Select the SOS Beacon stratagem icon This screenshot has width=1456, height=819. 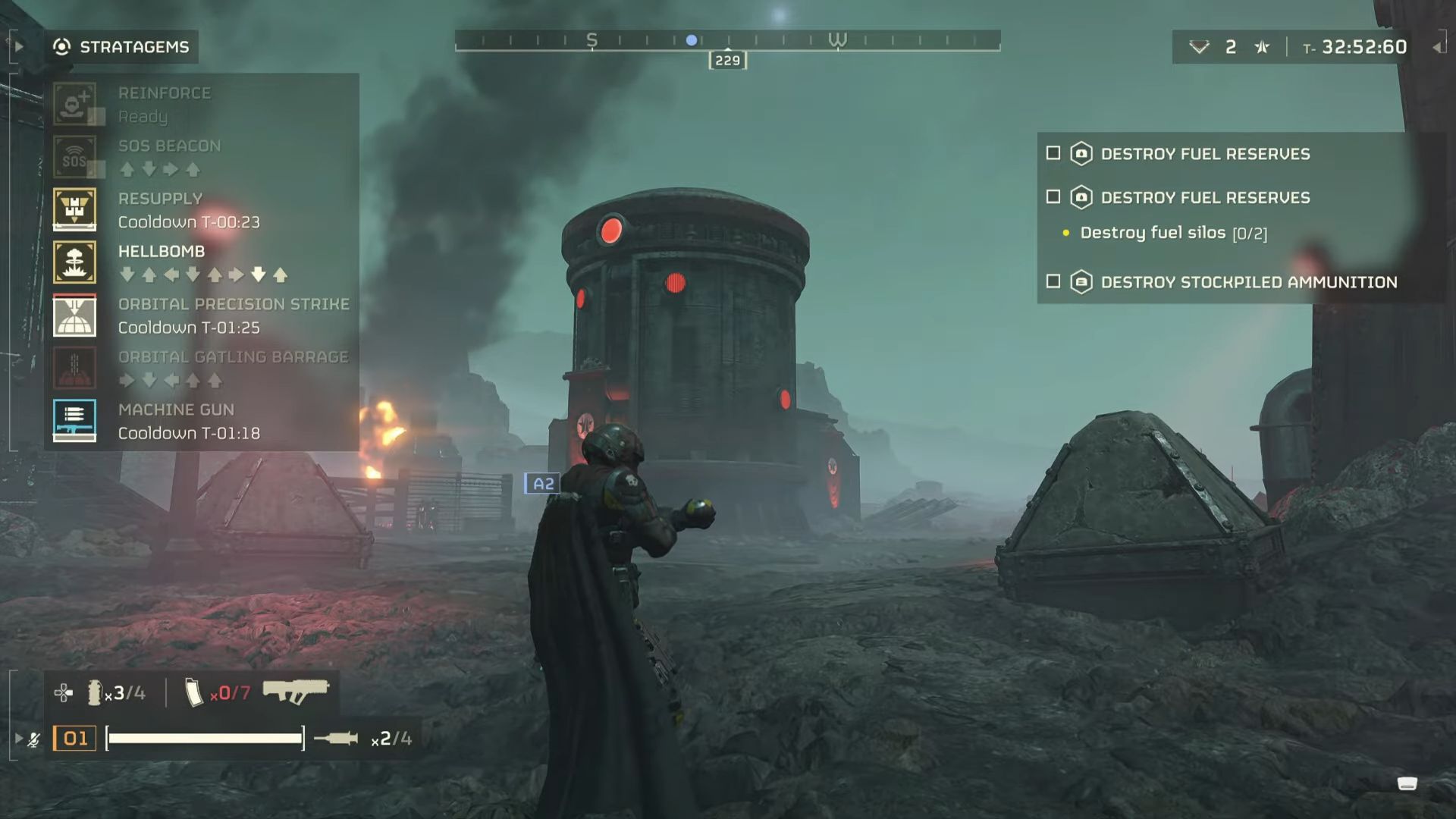pyautogui.click(x=74, y=155)
